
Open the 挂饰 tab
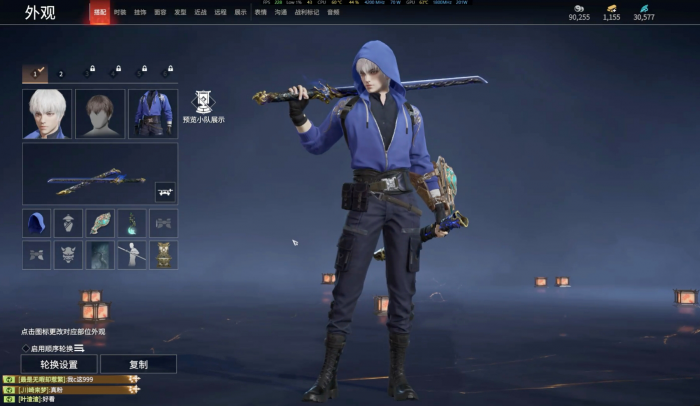click(140, 12)
